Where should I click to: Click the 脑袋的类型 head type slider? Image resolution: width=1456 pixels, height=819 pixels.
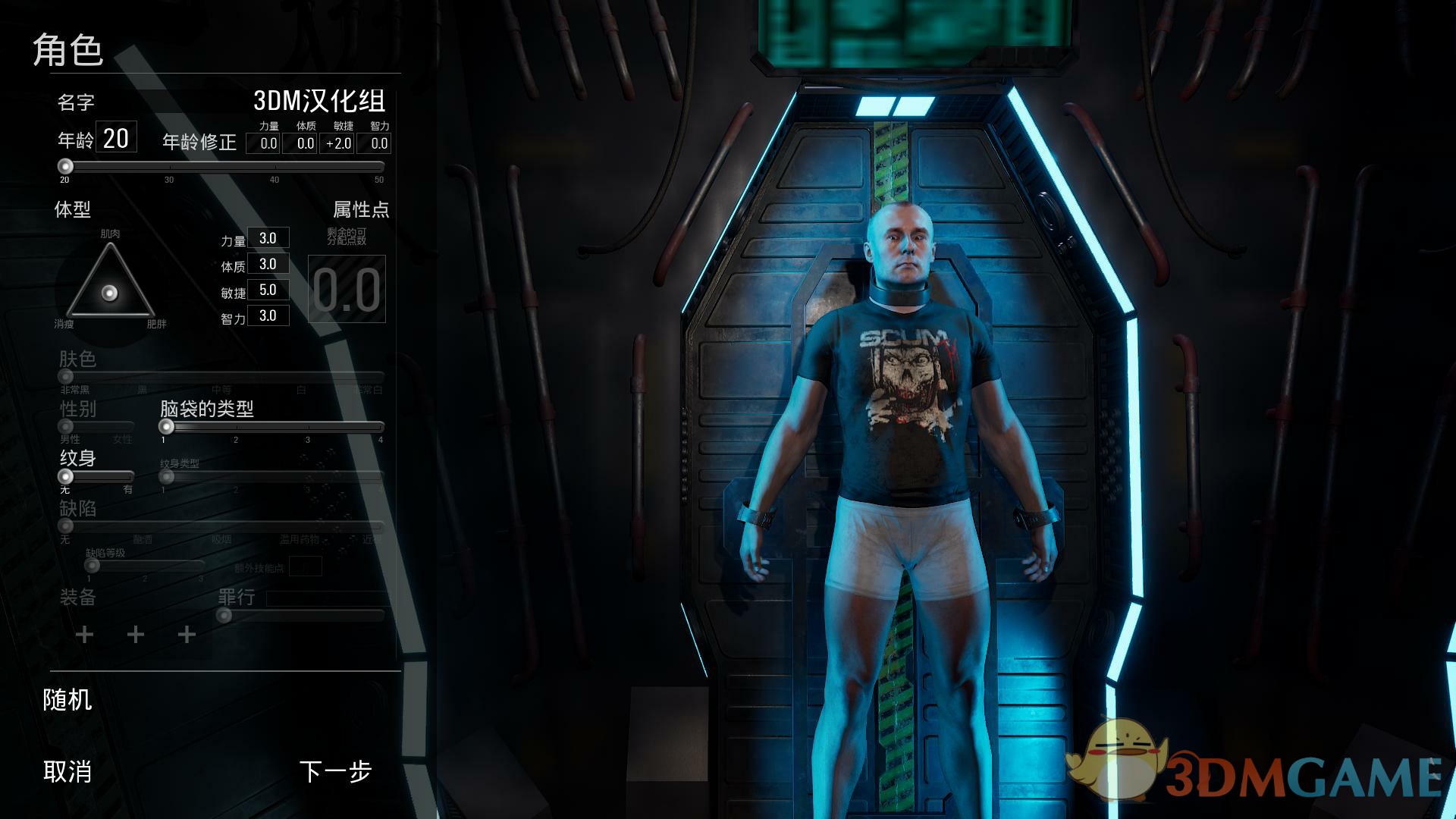(x=167, y=427)
